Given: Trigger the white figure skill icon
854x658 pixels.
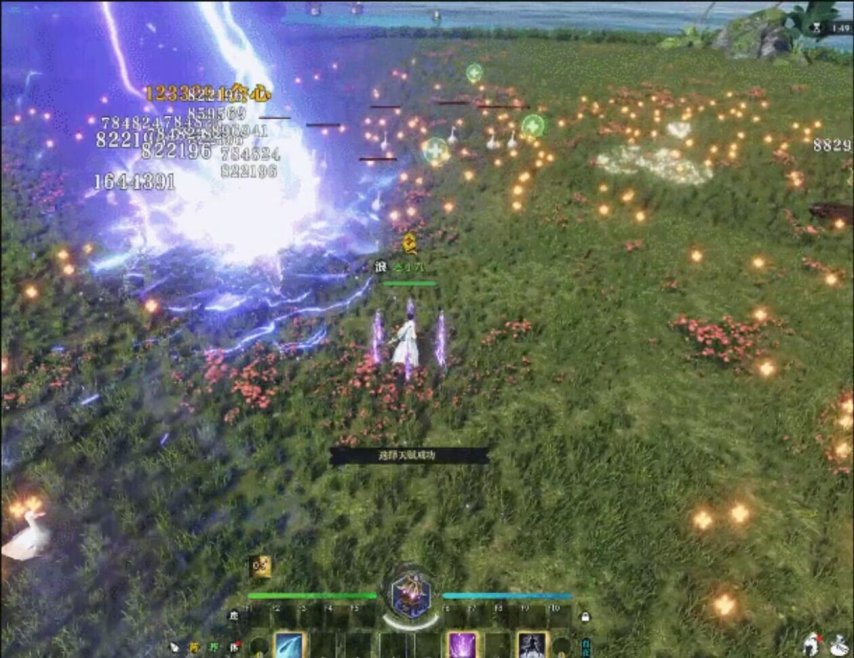Looking at the screenshot, I should (531, 645).
